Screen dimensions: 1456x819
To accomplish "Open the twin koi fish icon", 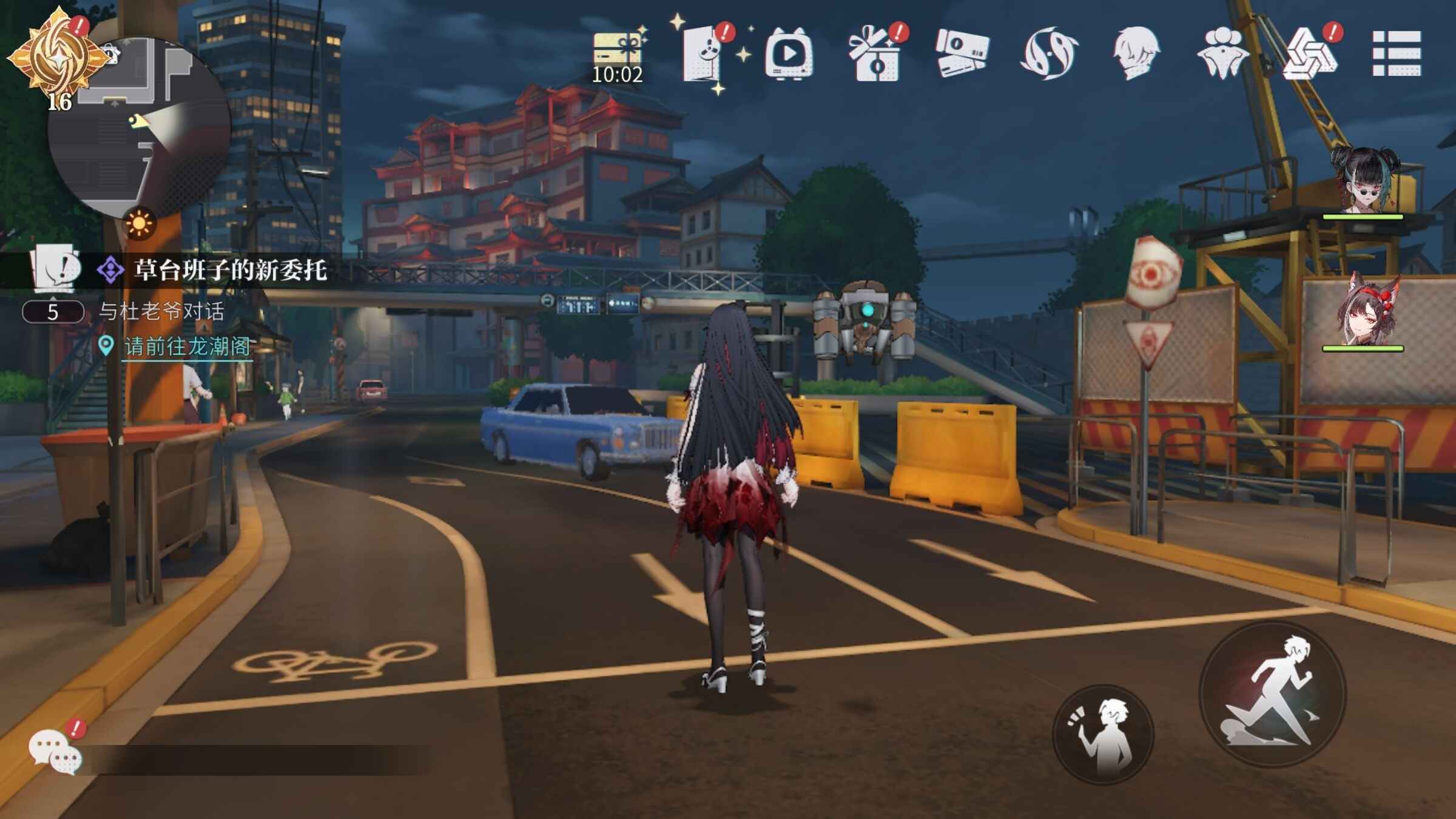I will [1050, 53].
